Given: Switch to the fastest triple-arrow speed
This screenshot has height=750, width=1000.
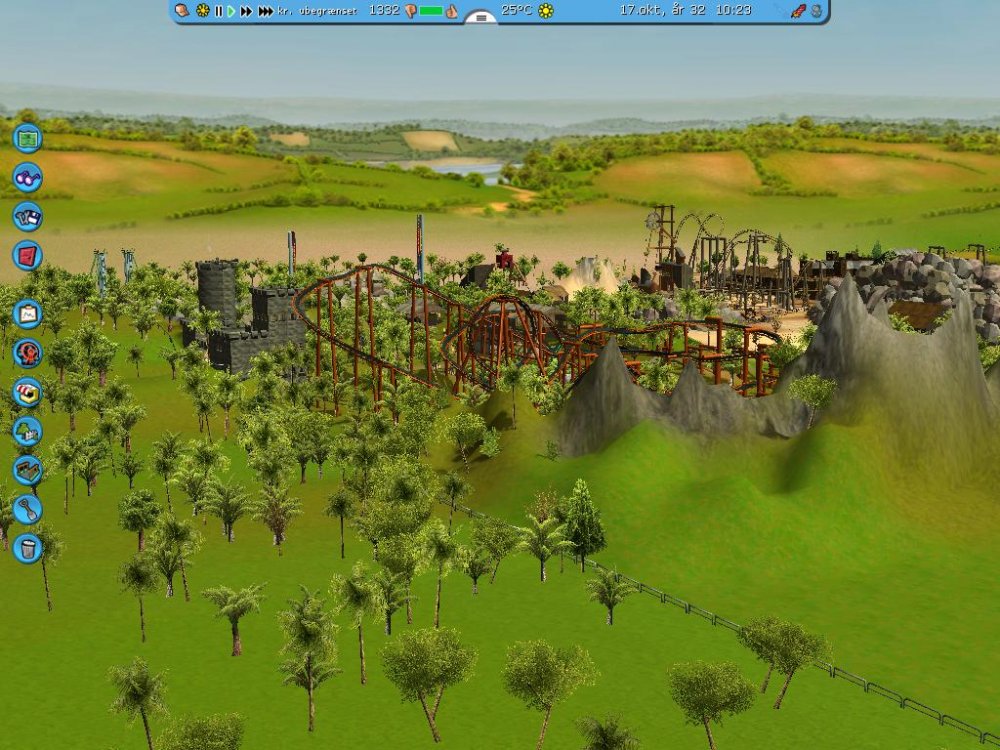Looking at the screenshot, I should (265, 11).
